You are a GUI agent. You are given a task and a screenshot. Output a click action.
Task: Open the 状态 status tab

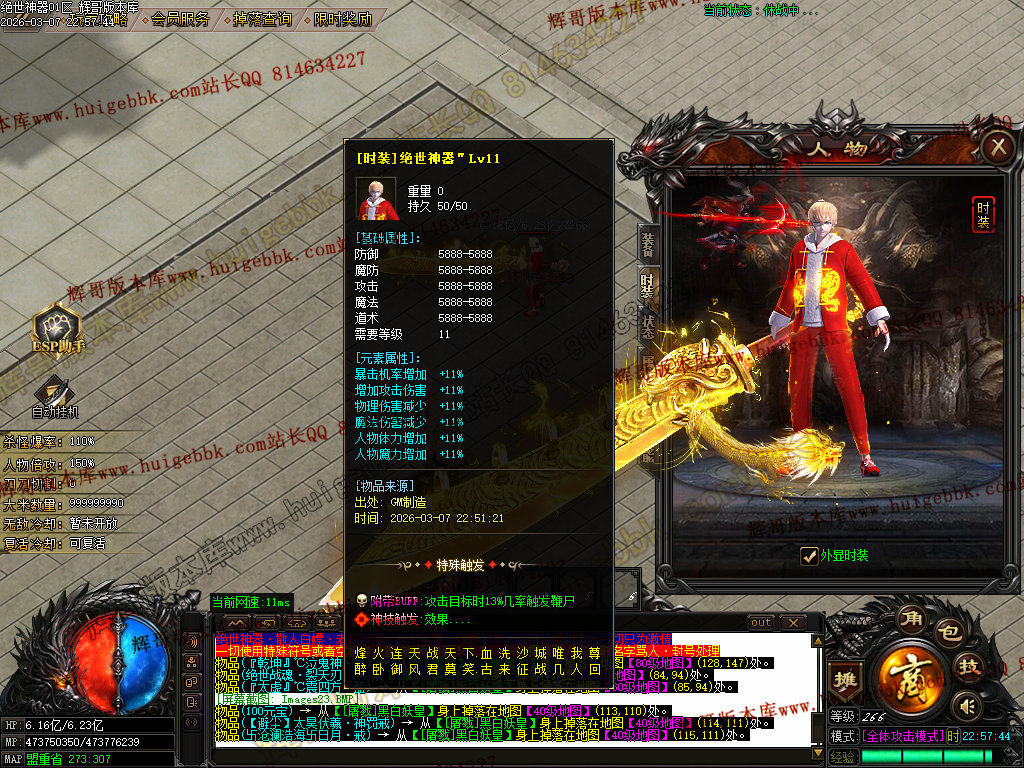pyautogui.click(x=647, y=327)
